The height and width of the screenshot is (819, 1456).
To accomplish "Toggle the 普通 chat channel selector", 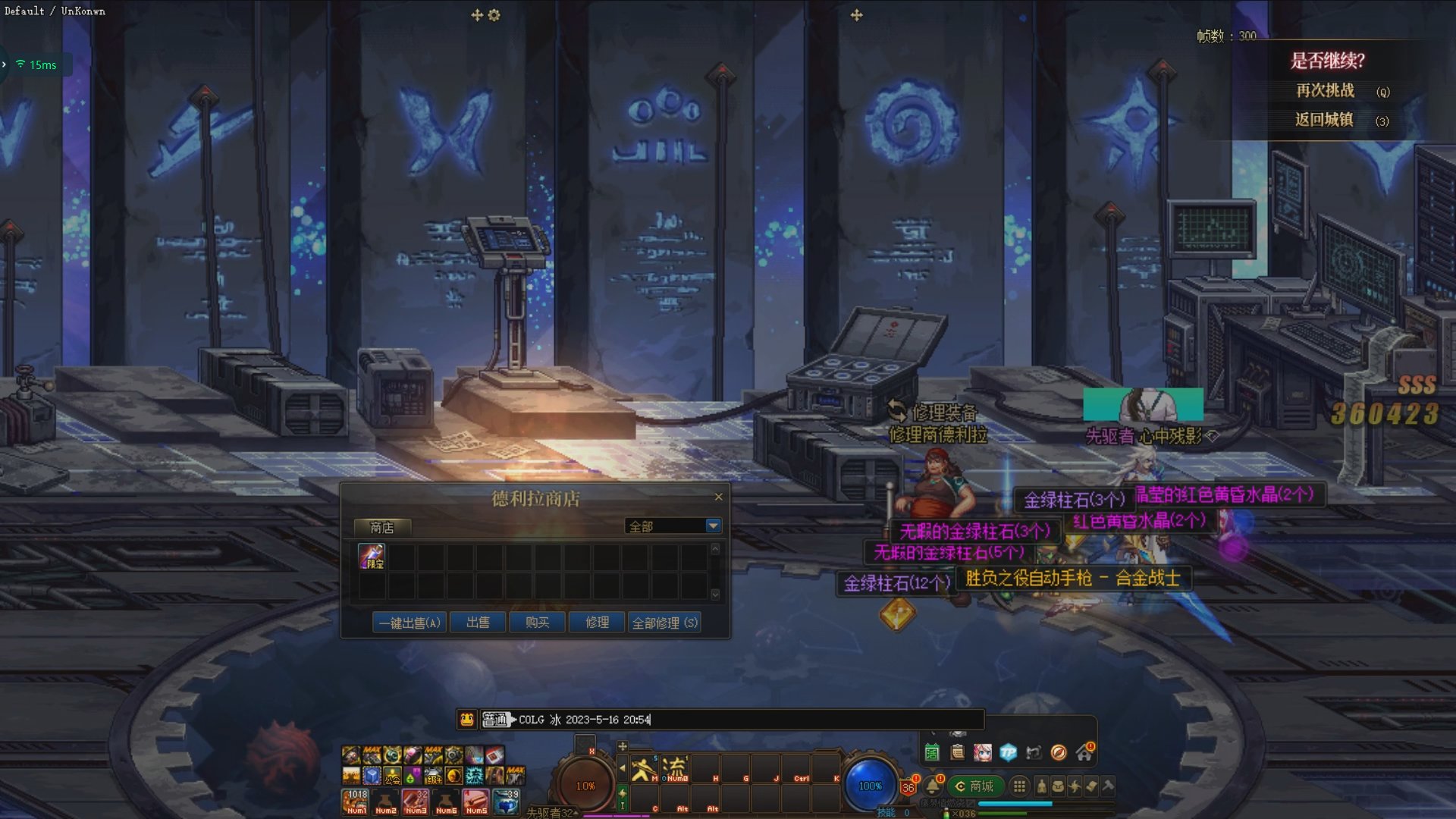I will pyautogui.click(x=495, y=719).
